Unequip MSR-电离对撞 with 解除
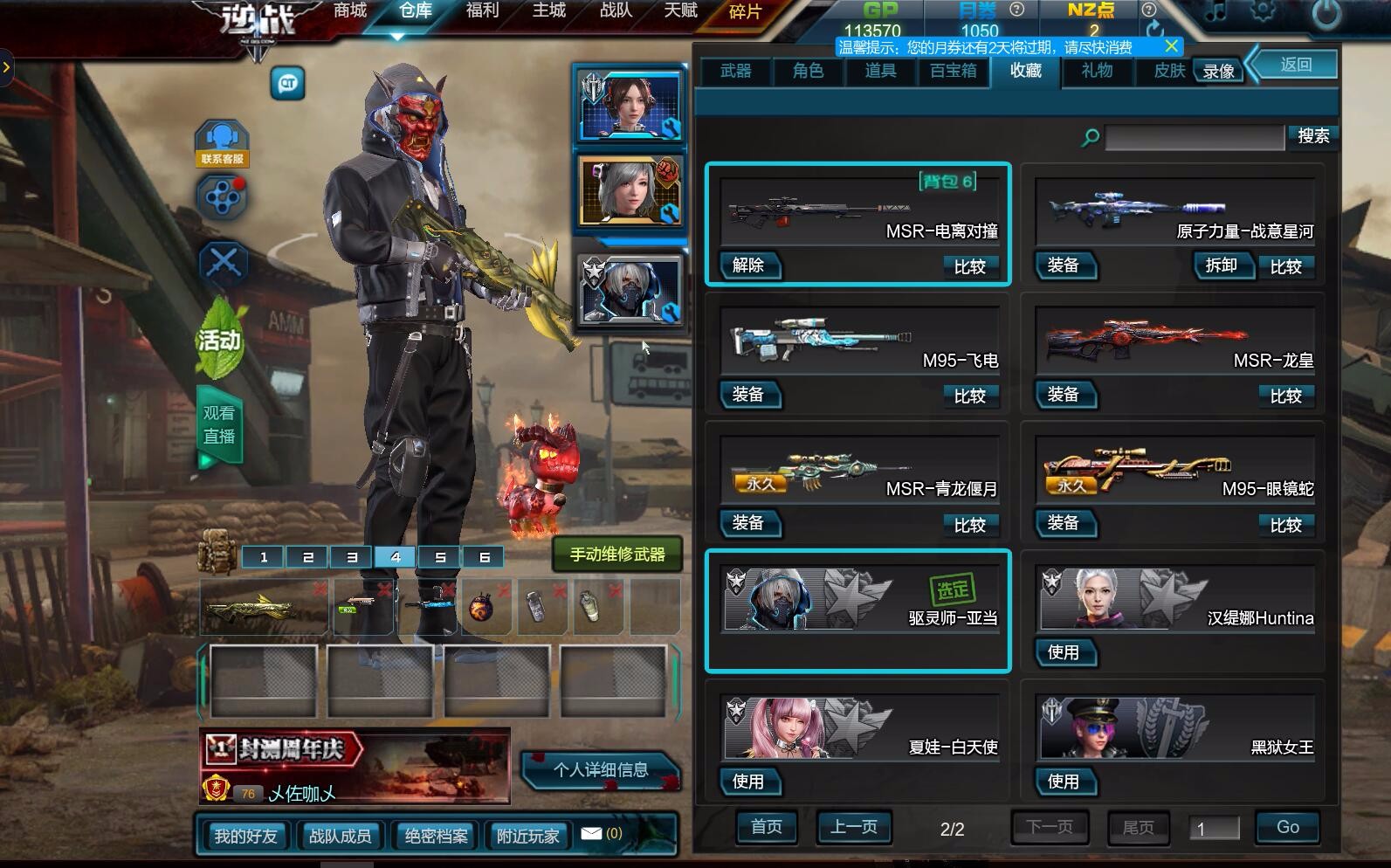The width and height of the screenshot is (1391, 868). [x=748, y=265]
